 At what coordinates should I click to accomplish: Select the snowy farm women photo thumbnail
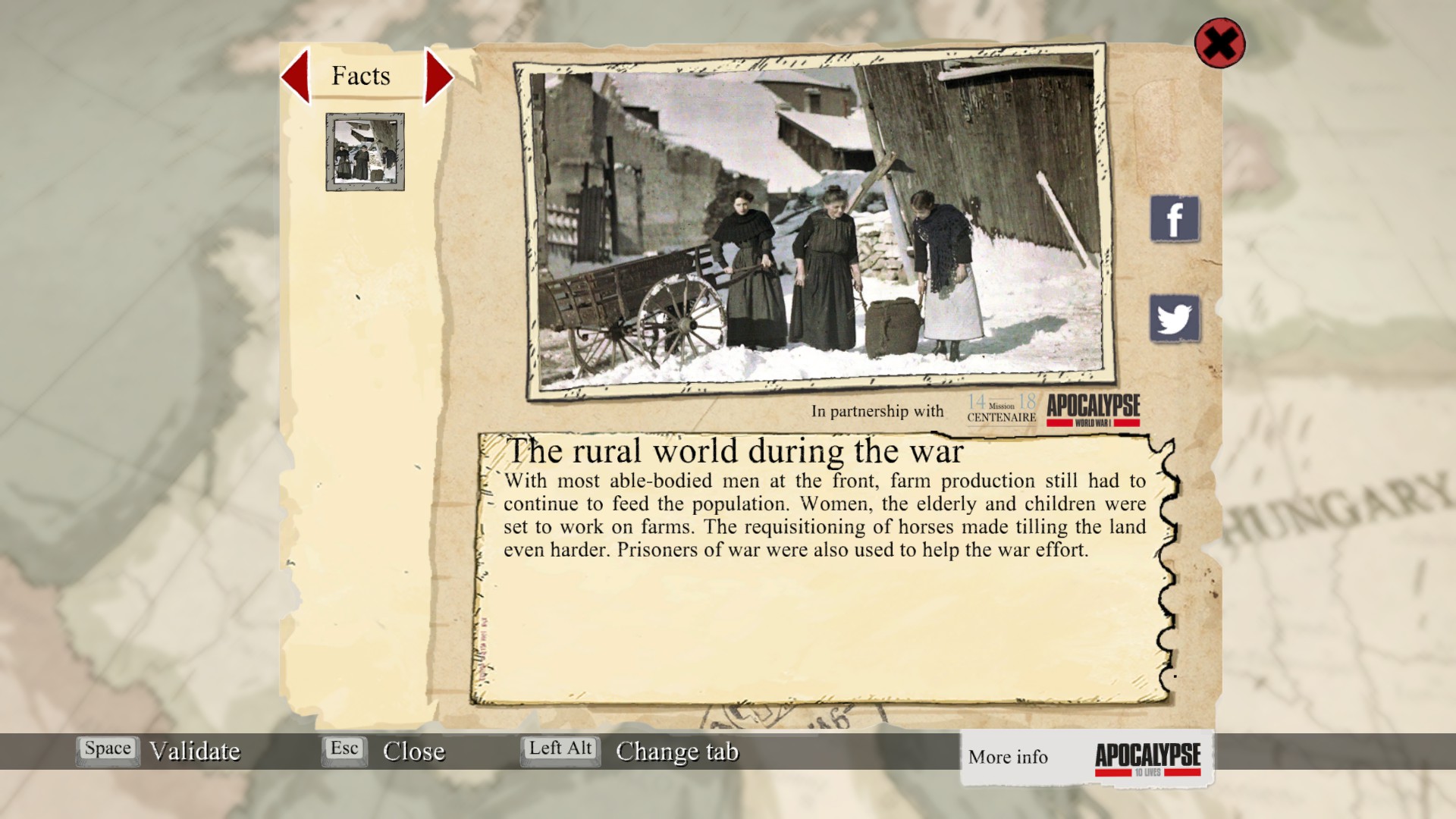click(365, 152)
